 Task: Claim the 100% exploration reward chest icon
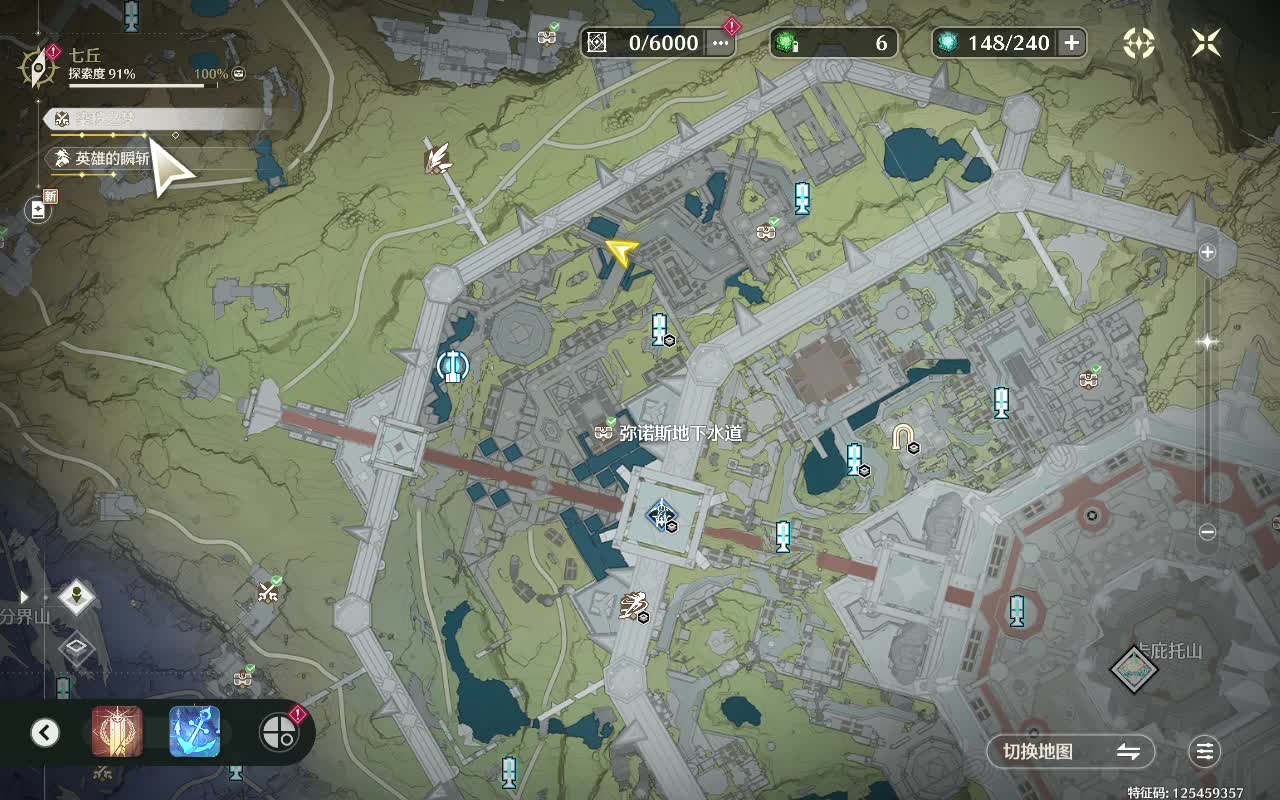(x=240, y=74)
